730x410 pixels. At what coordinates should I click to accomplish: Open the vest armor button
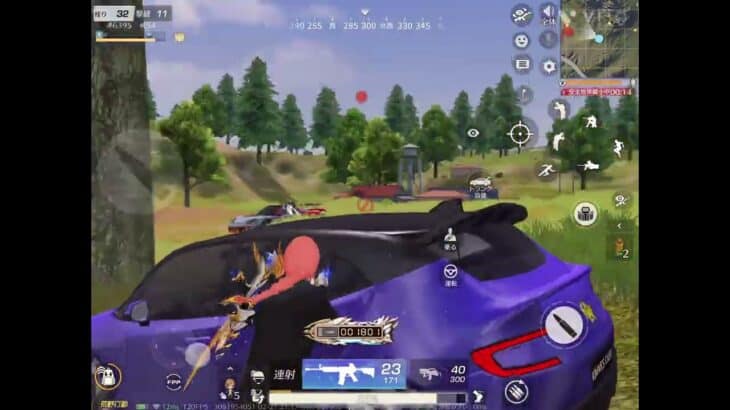click(258, 377)
